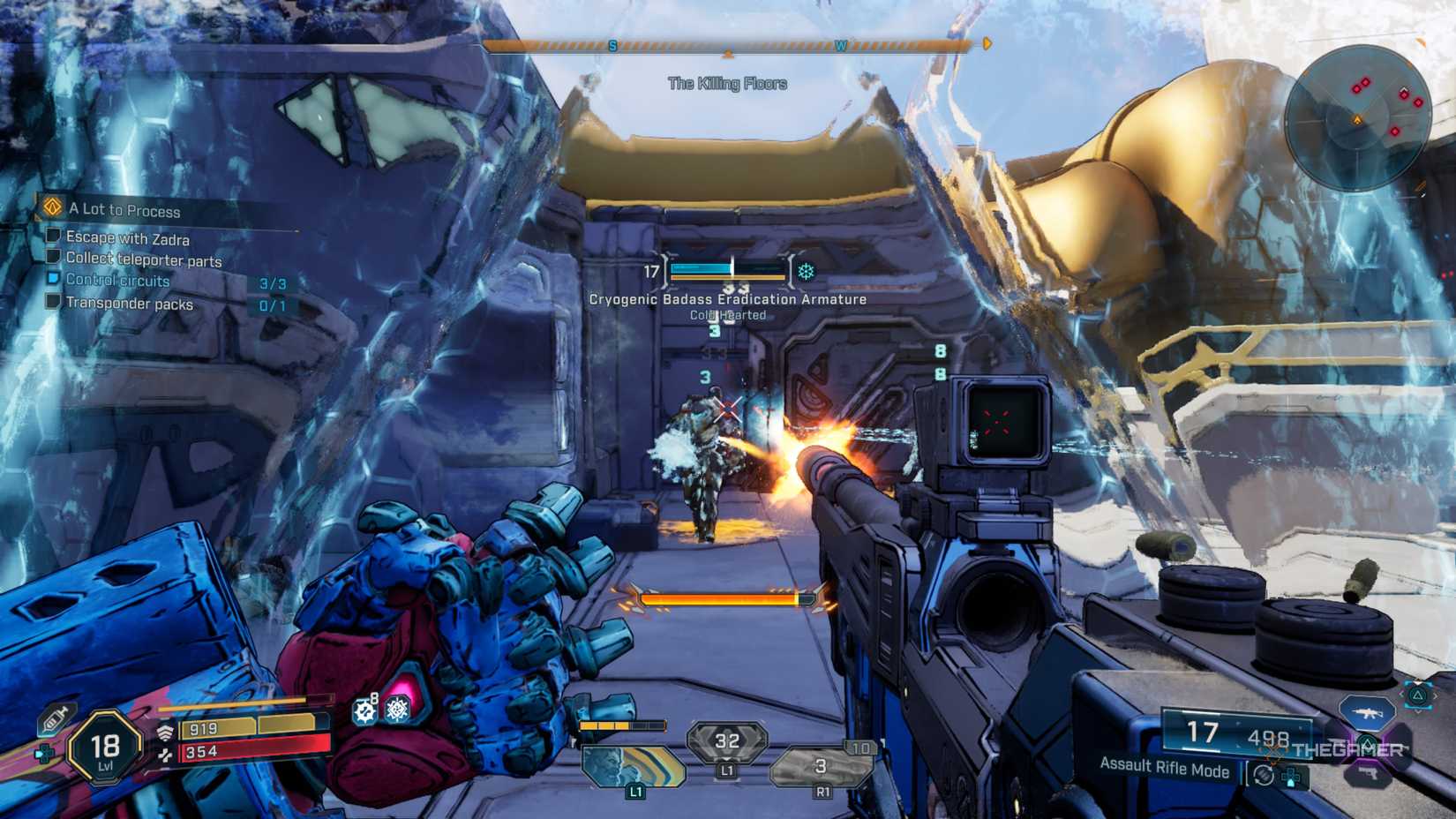This screenshot has width=1456, height=819.
Task: Open The Killing Floors location banner
Action: [x=728, y=84]
